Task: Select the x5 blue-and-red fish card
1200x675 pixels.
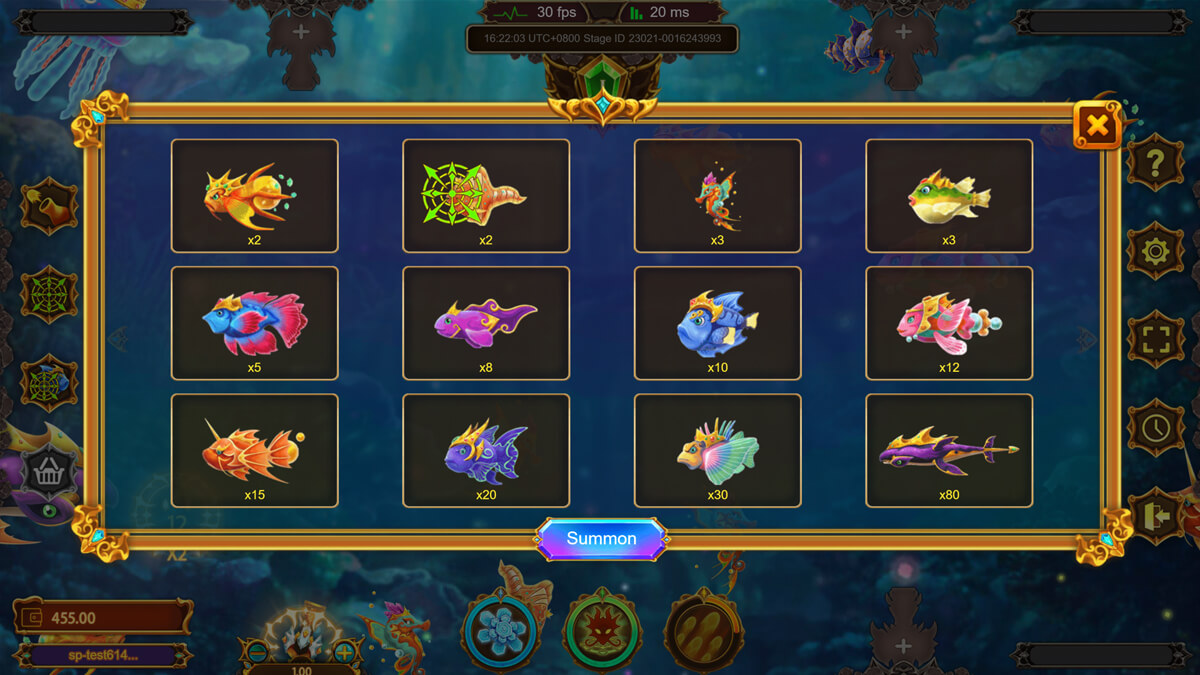Action: pyautogui.click(x=255, y=323)
